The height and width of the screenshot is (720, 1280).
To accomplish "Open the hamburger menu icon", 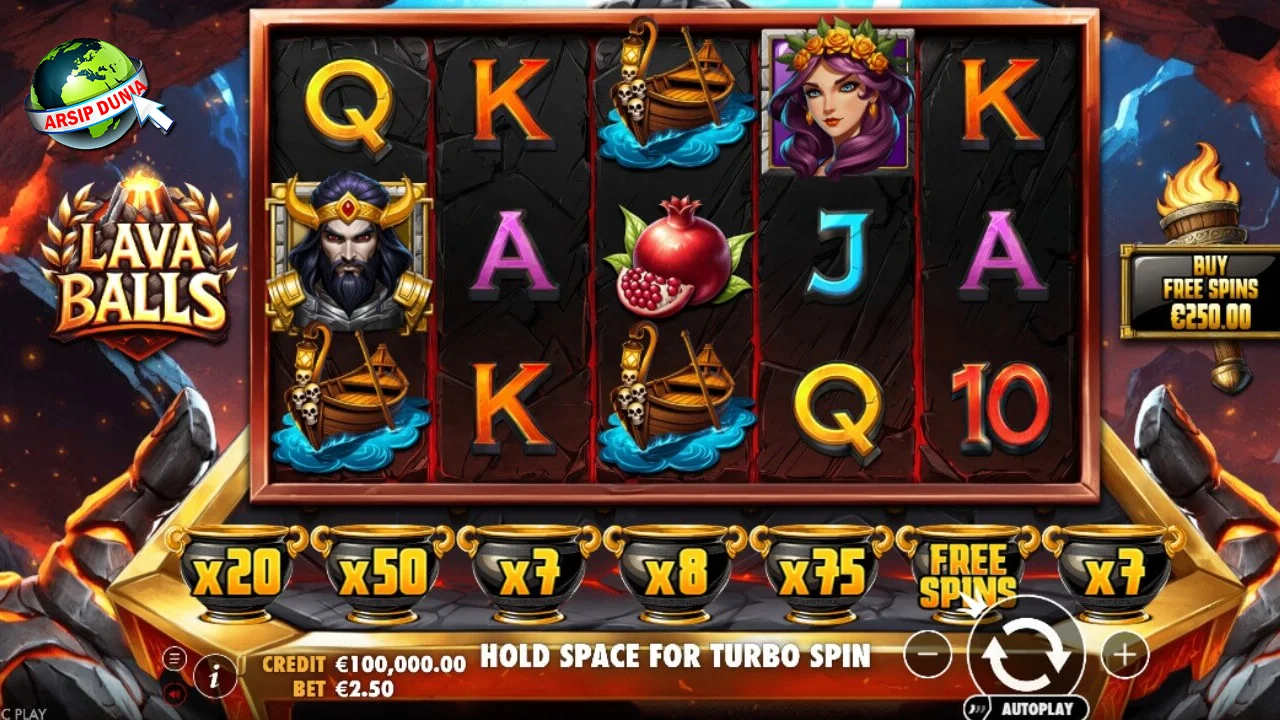I will pos(176,658).
